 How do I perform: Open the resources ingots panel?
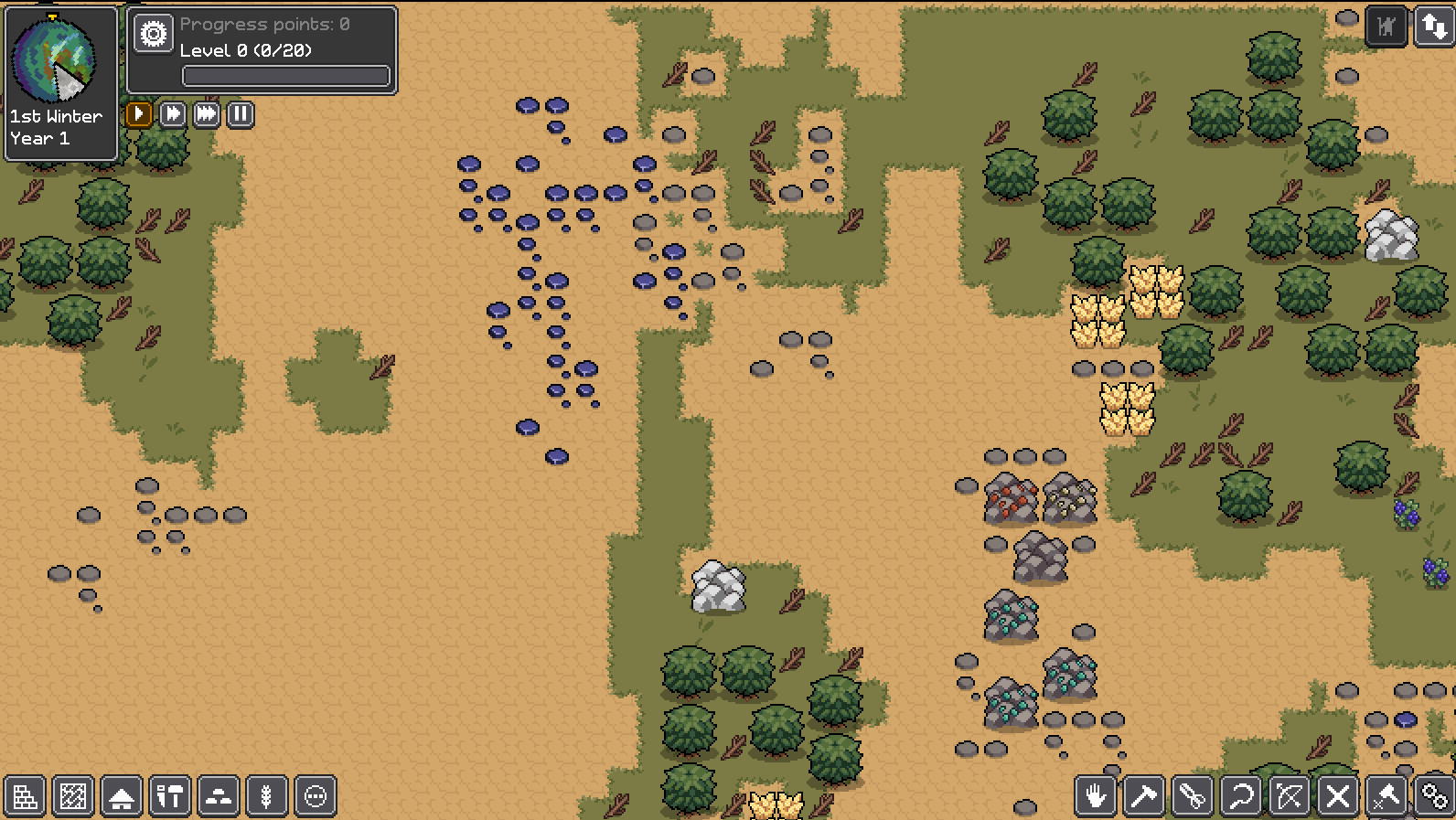point(219,795)
